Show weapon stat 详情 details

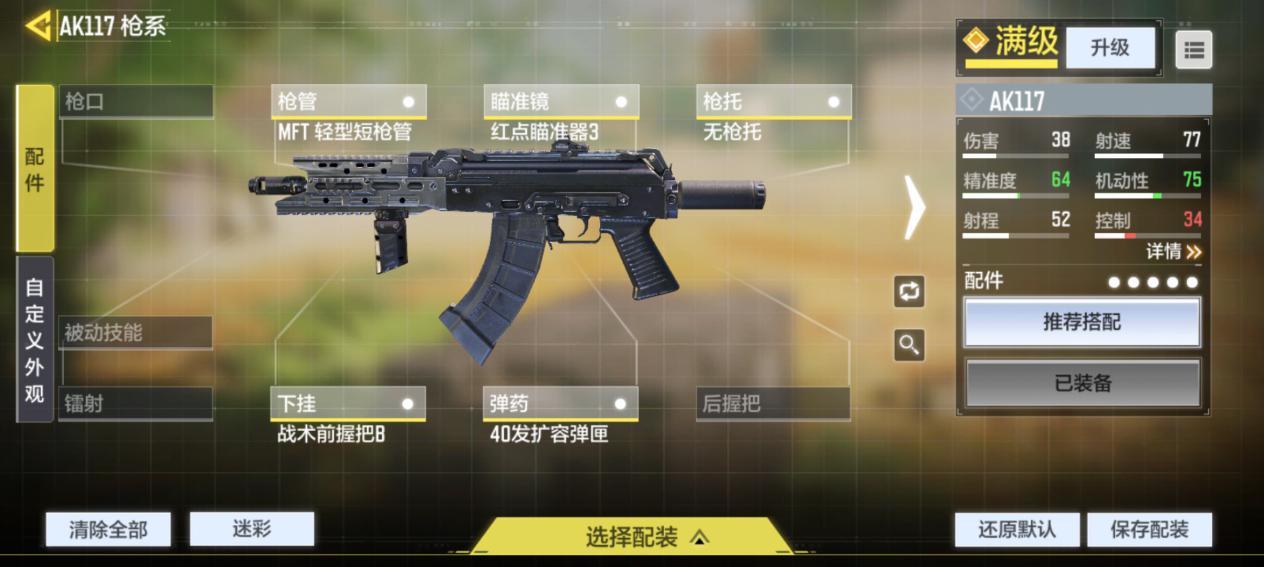point(1173,252)
